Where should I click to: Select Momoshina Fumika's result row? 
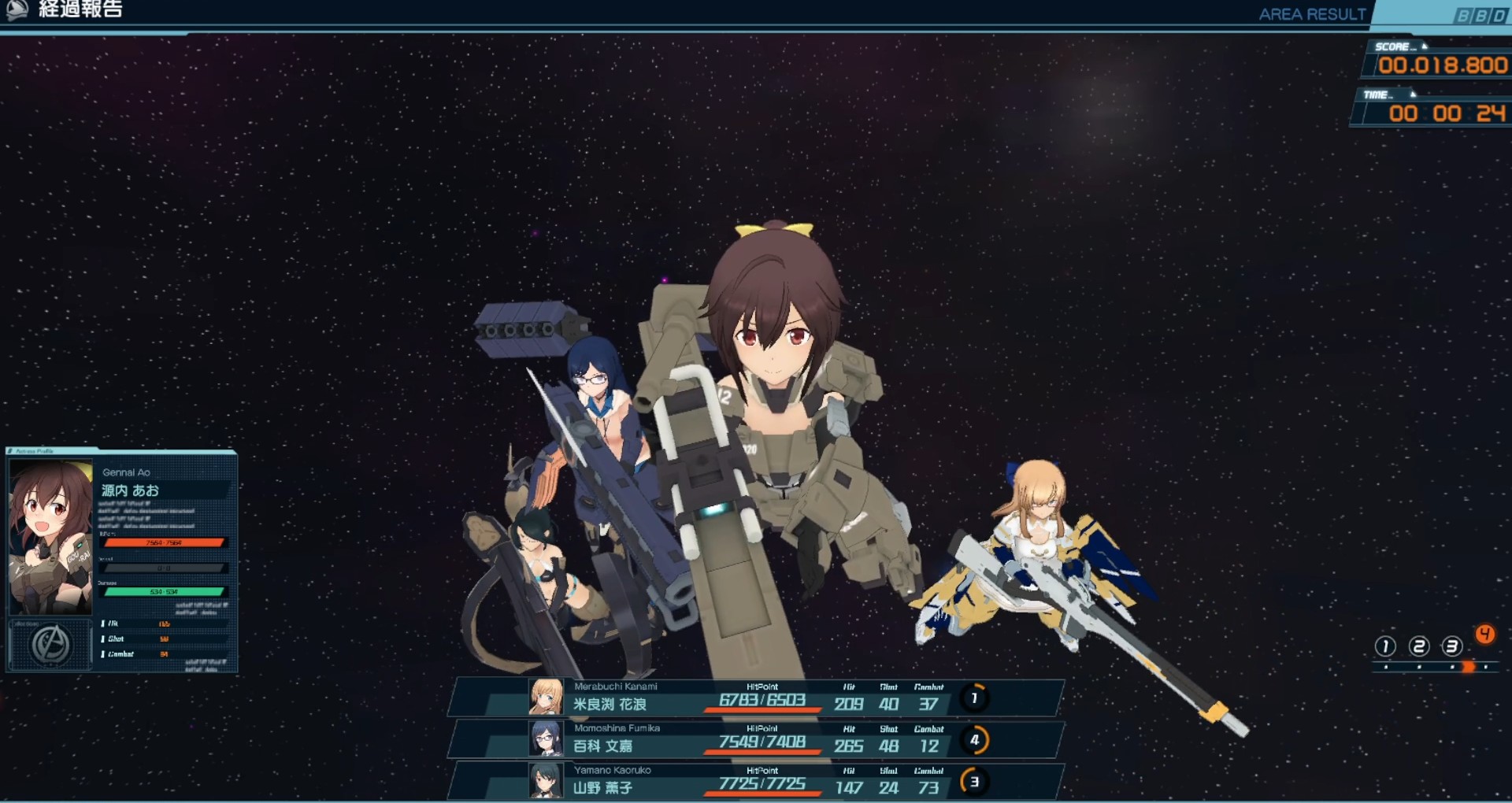tap(756, 739)
